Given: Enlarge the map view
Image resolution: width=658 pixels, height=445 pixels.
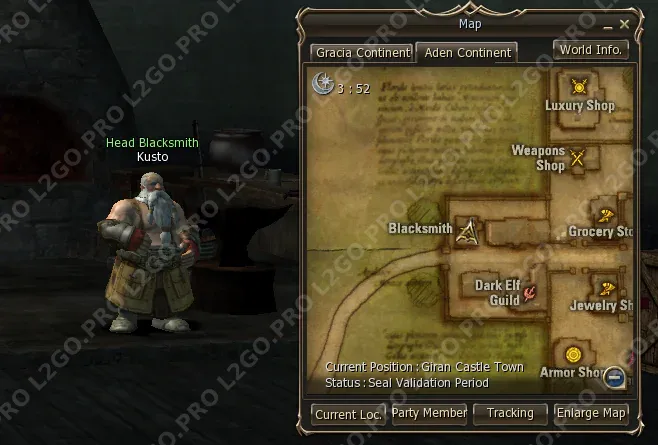Looking at the screenshot, I should (591, 412).
